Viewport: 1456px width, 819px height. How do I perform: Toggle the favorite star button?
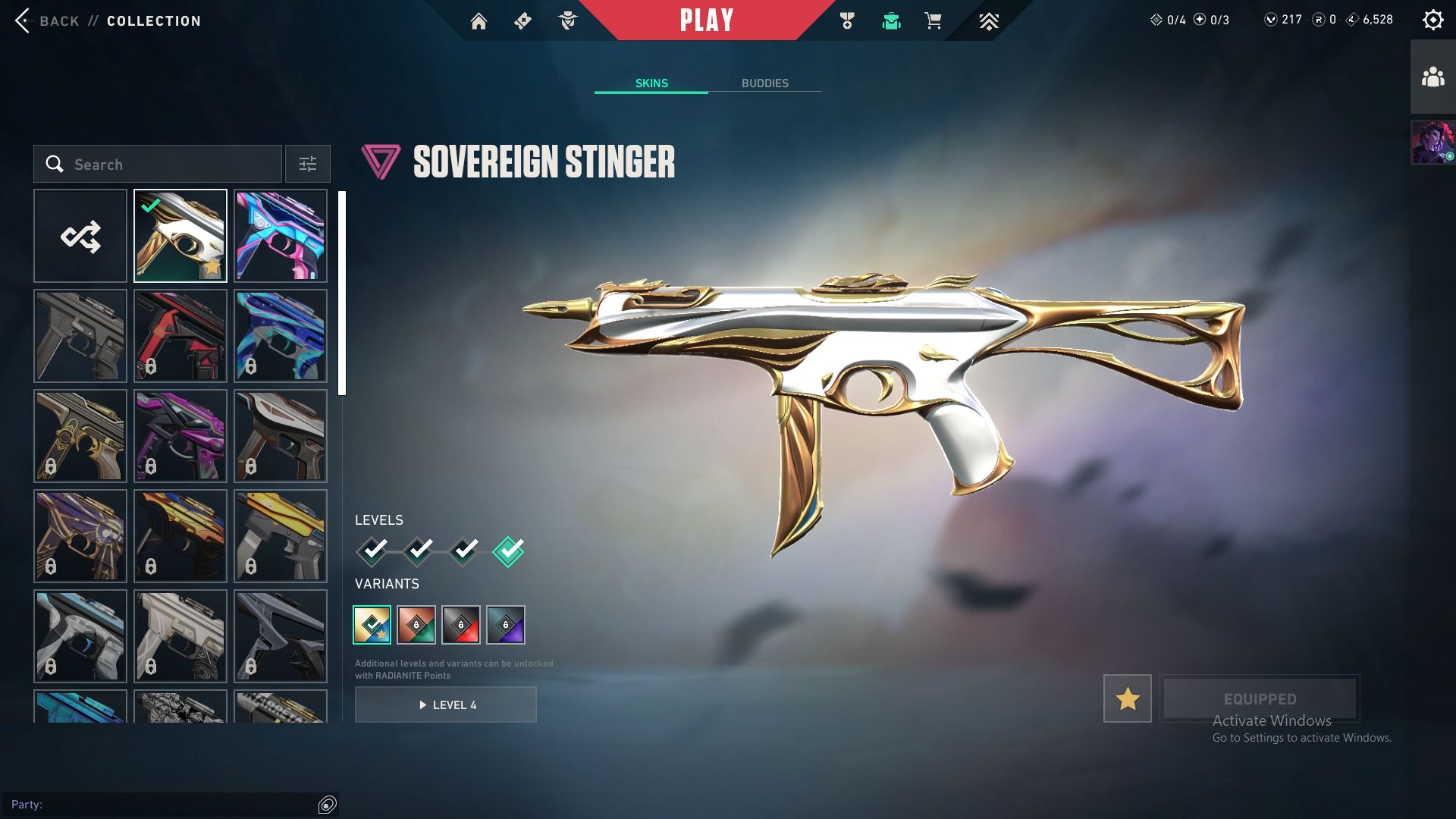tap(1127, 698)
